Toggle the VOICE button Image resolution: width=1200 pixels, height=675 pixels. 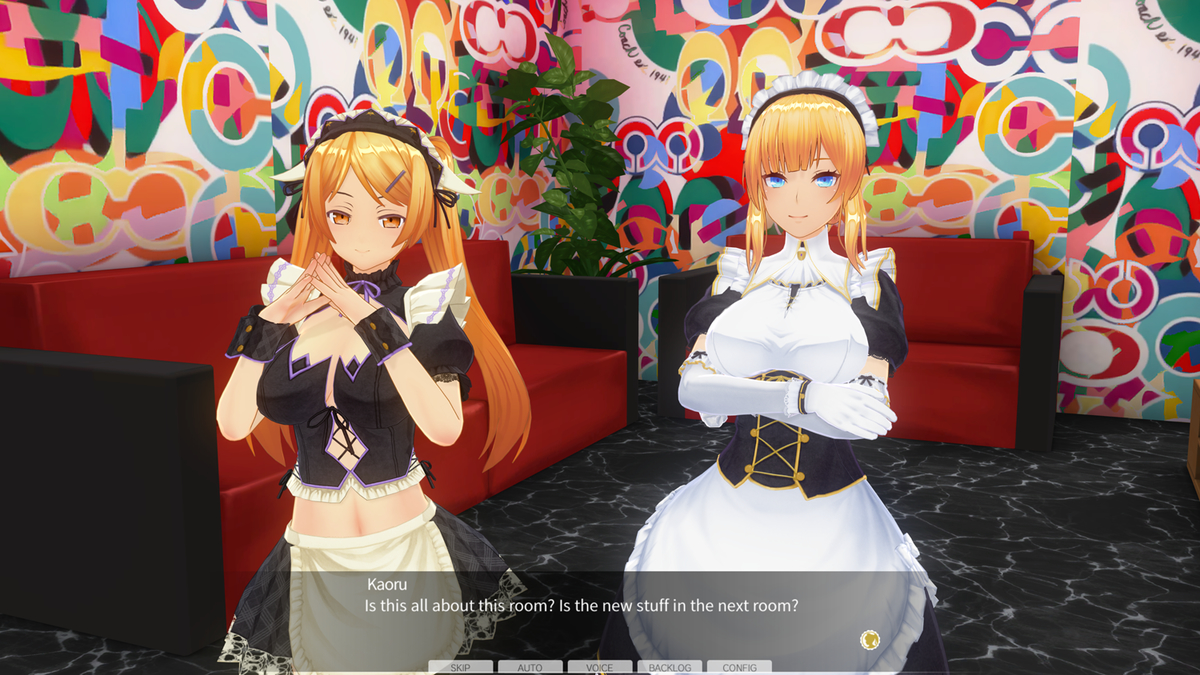pyautogui.click(x=600, y=667)
